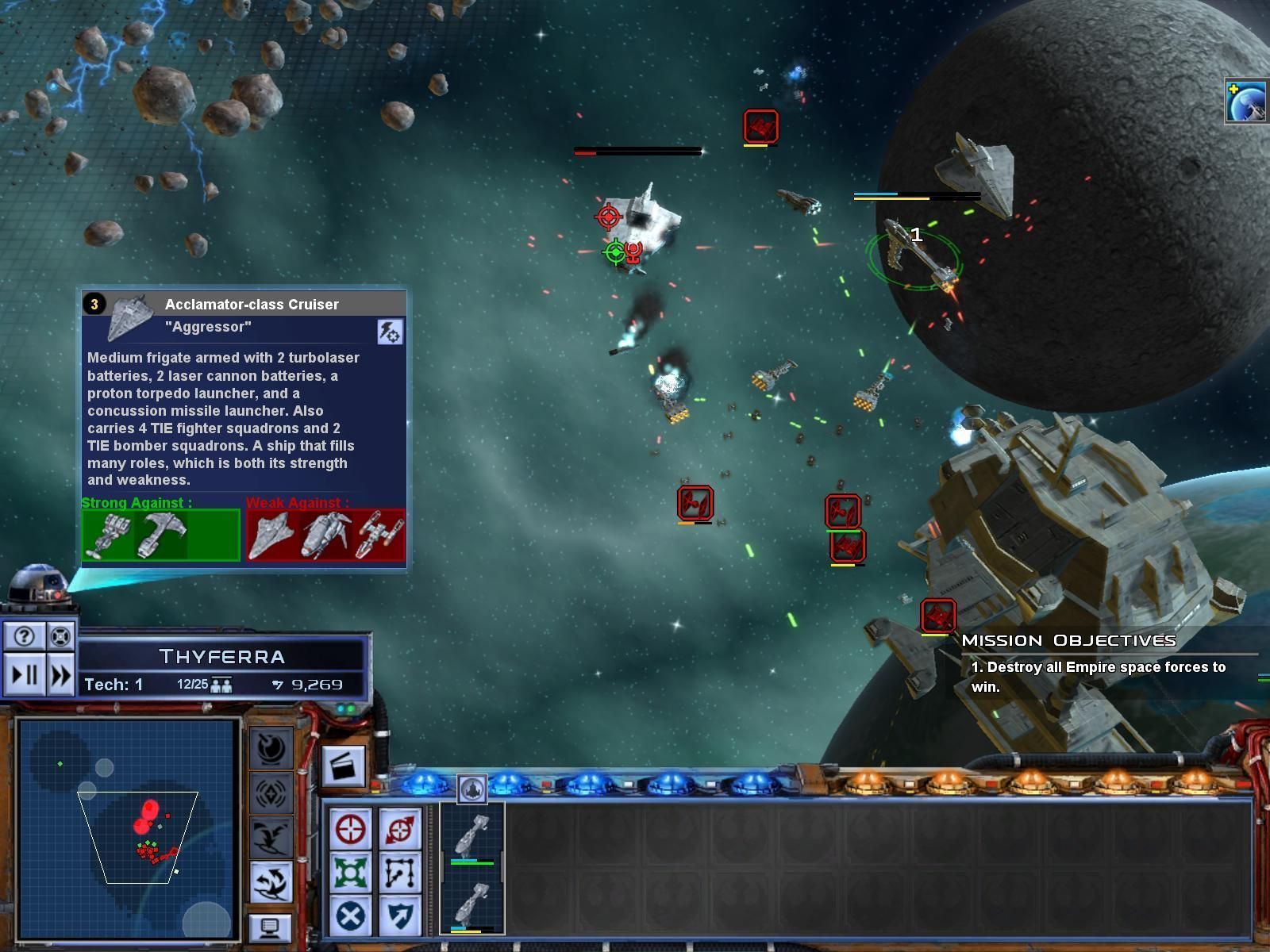Activate the available retreat swirl ability button
The height and width of the screenshot is (952, 1270).
click(x=271, y=881)
